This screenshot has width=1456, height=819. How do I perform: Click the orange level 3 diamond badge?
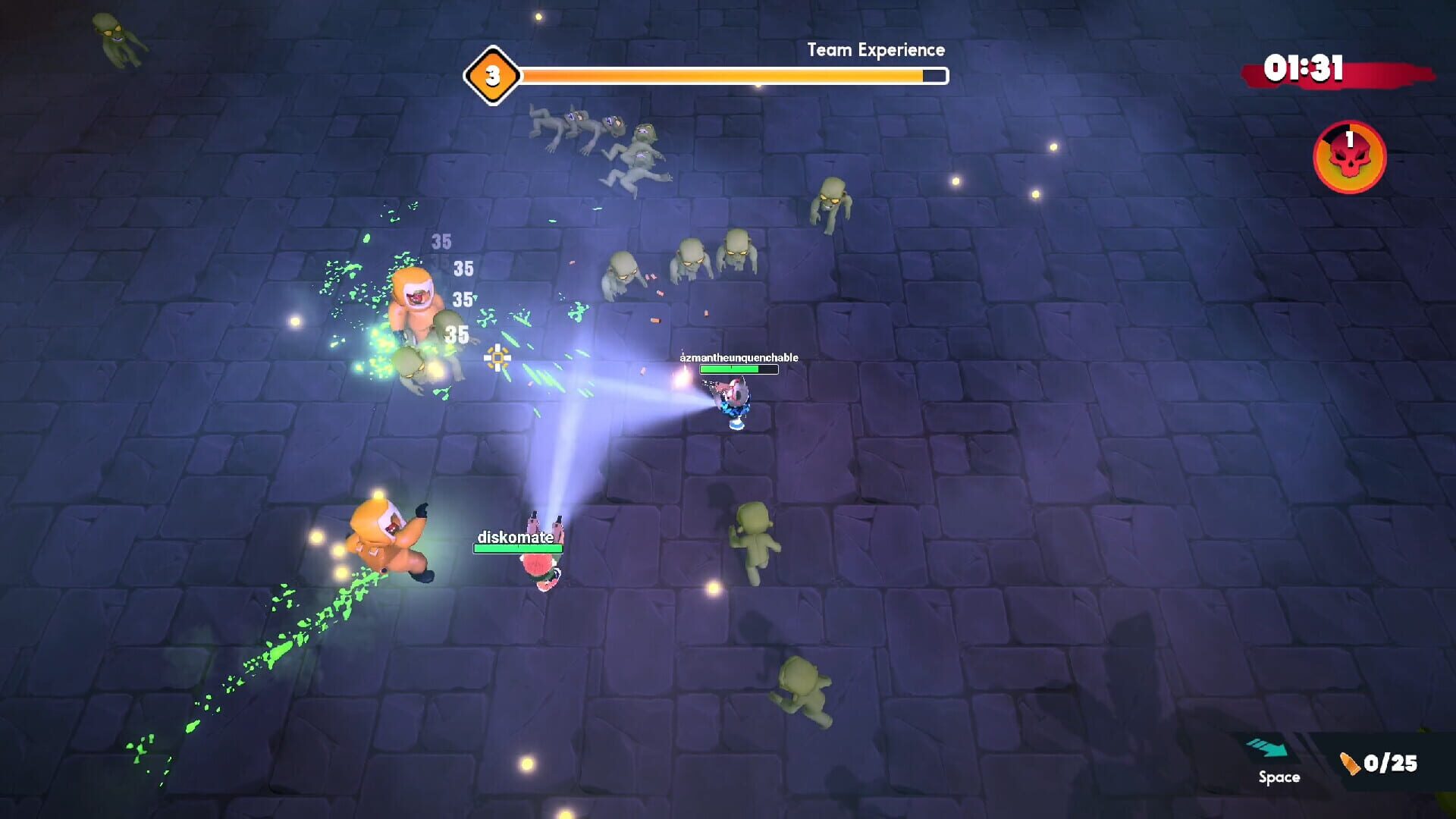point(492,75)
